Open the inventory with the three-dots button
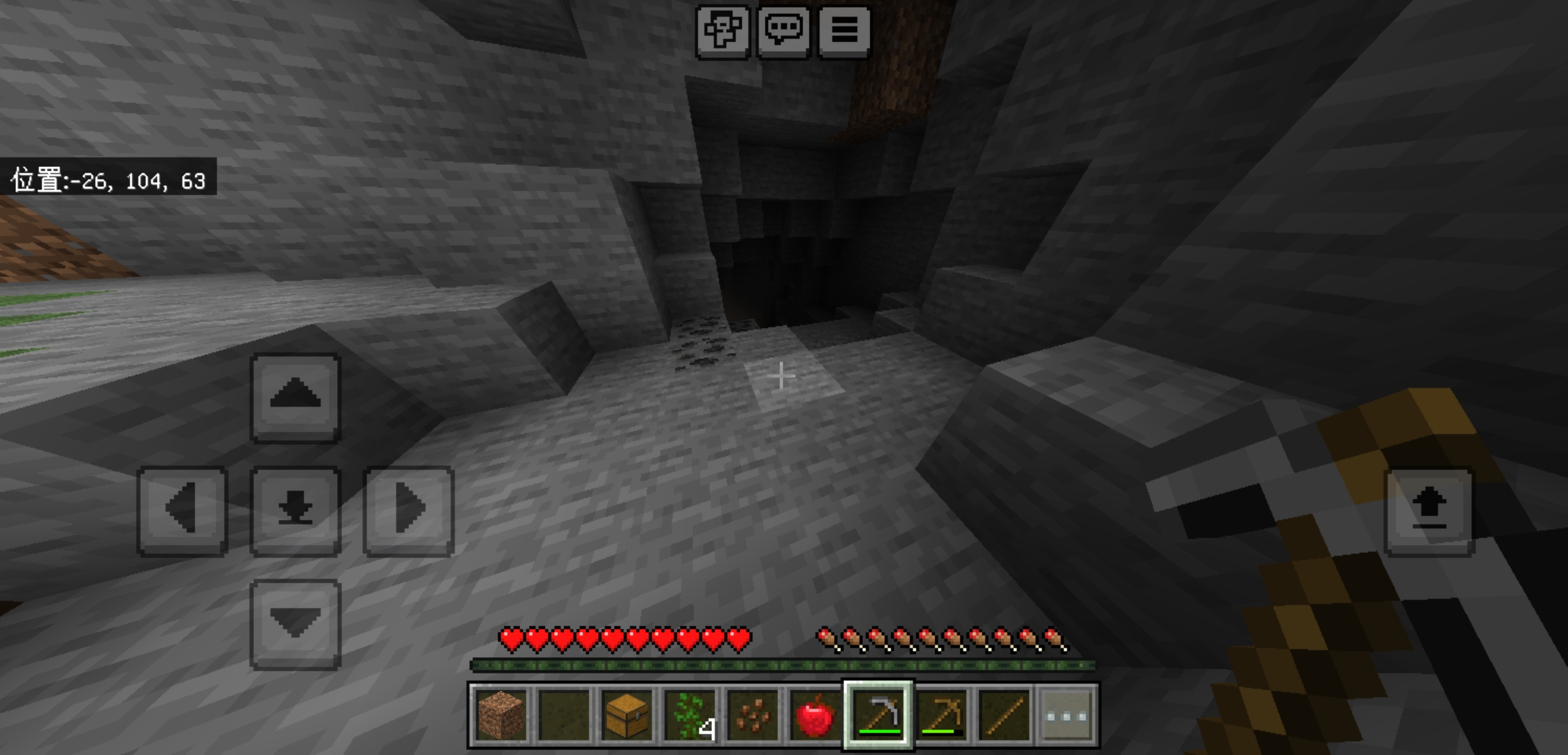1568x755 pixels. tap(1067, 715)
